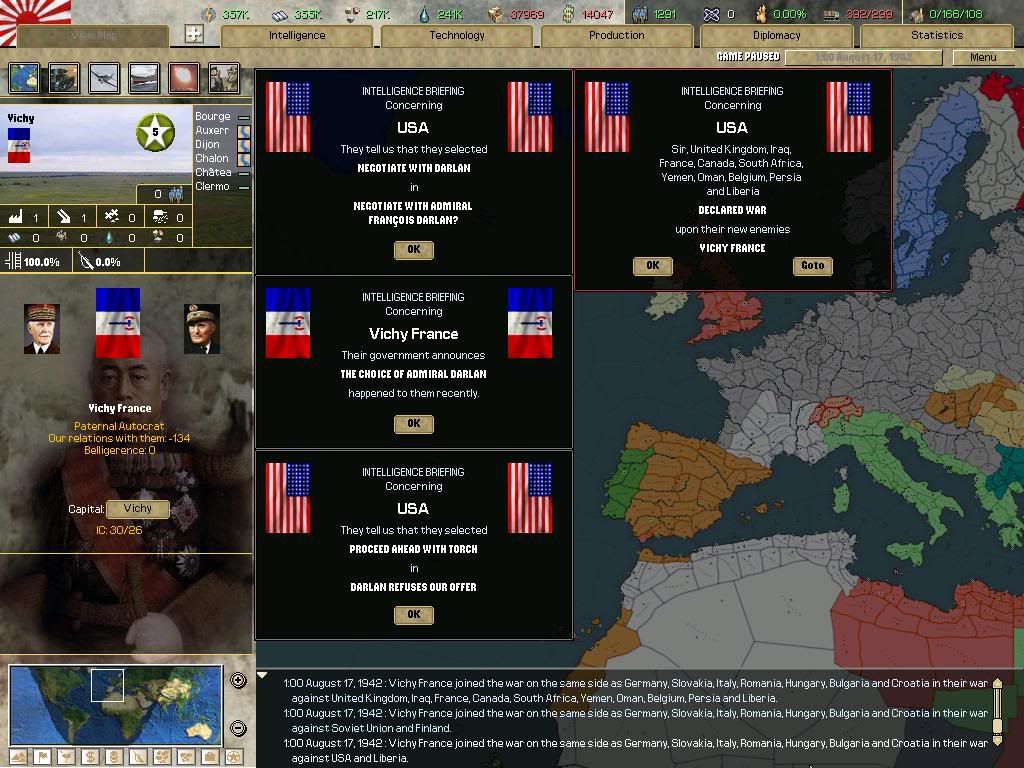
Task: Select the Vichy capital button
Action: coord(138,509)
